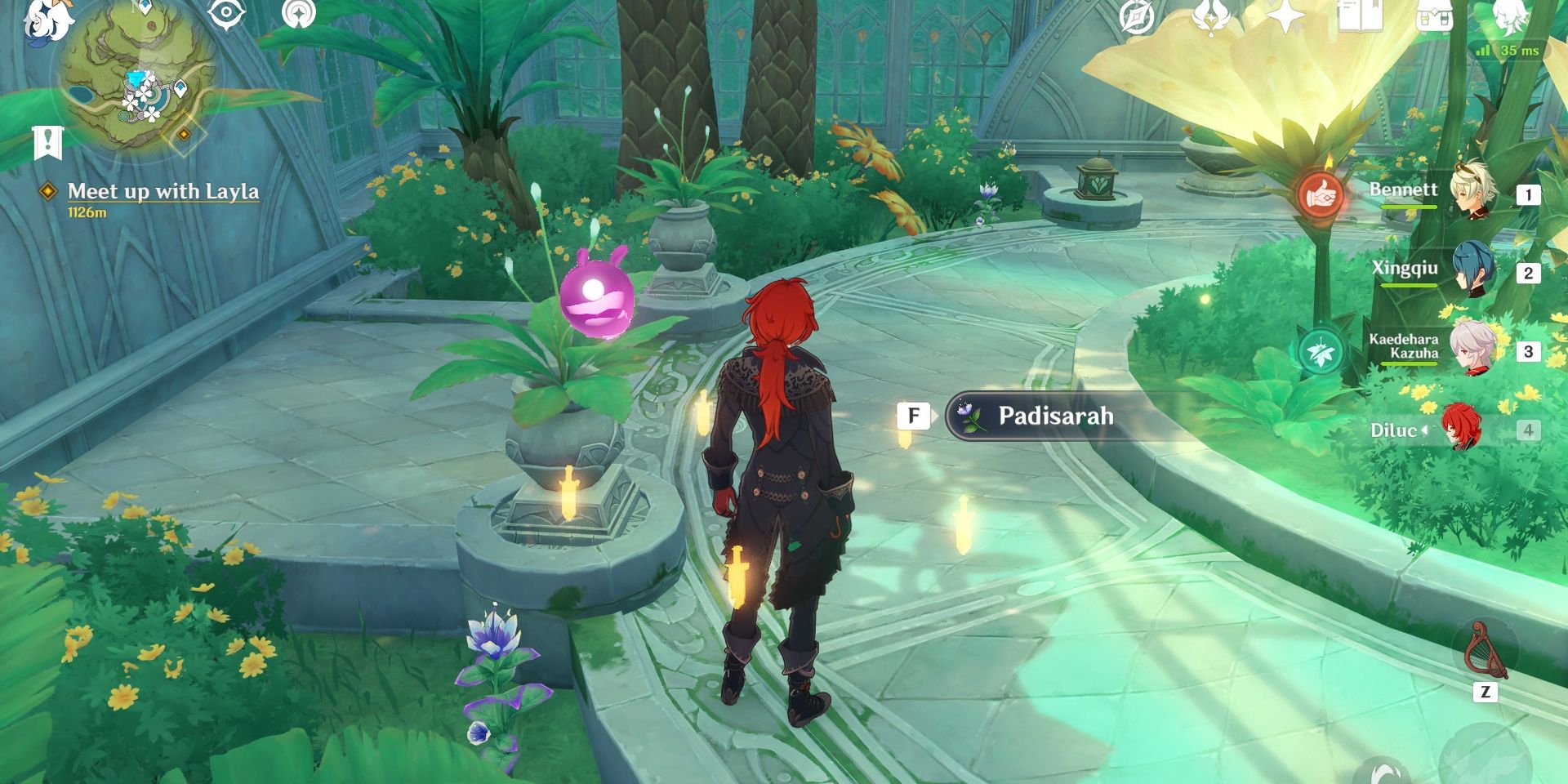Select the quest 'Meet up with Layla'
Screen dimensions: 1568x784
coord(165,193)
